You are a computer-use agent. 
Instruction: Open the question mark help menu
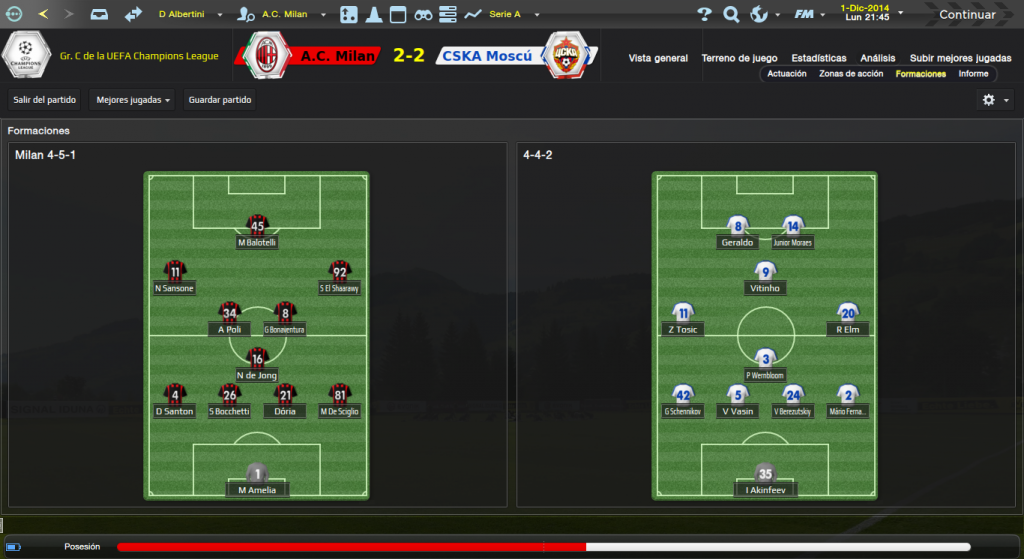pos(704,15)
